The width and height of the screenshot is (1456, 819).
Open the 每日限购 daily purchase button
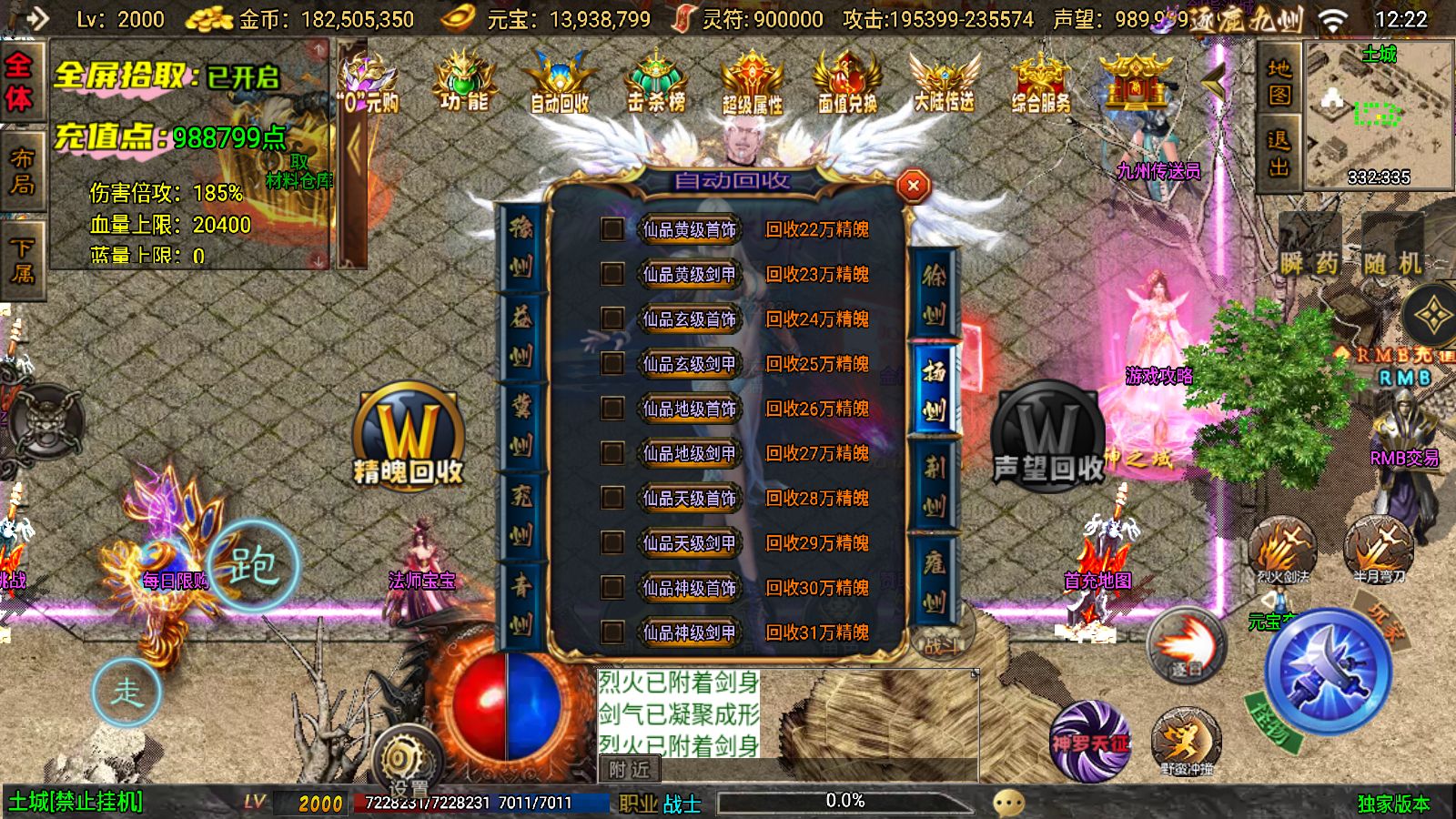pos(175,578)
